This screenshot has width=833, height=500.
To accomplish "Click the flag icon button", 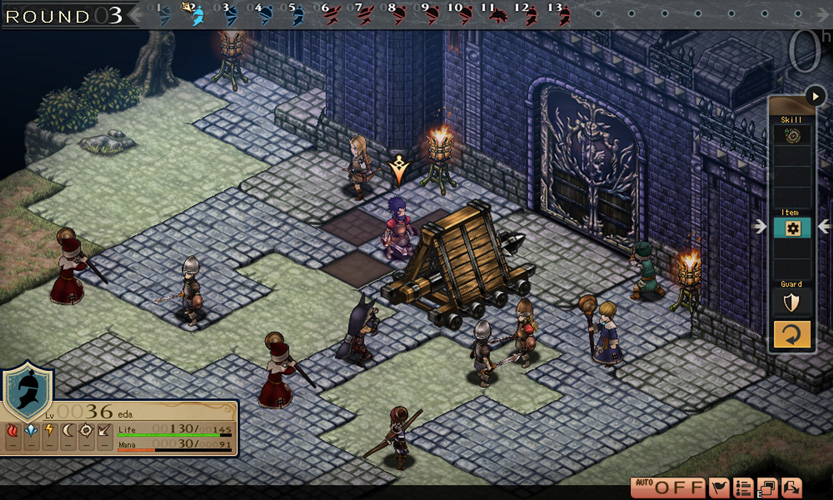I will (x=718, y=488).
